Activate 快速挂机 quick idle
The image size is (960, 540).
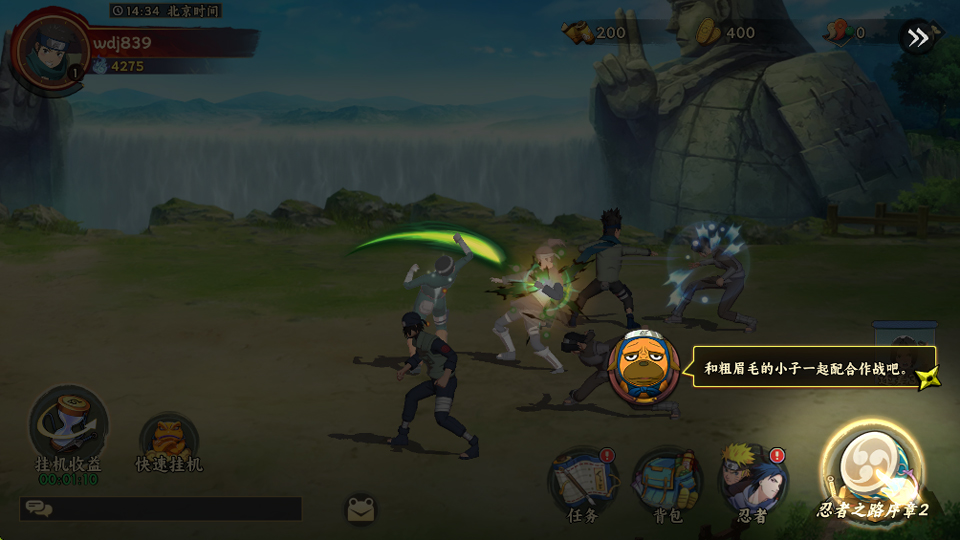point(169,442)
